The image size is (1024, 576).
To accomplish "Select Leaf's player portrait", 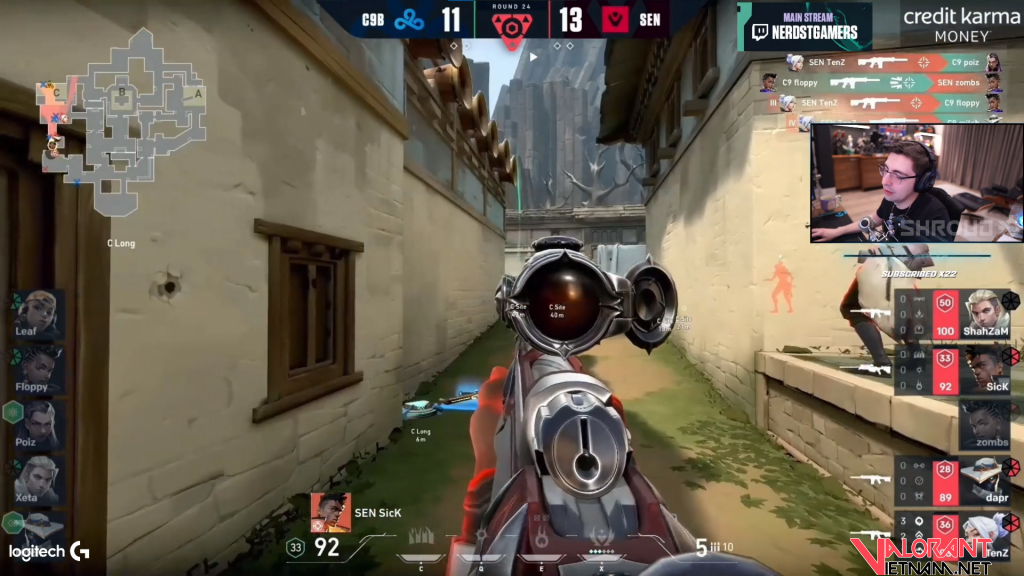I will (38, 314).
